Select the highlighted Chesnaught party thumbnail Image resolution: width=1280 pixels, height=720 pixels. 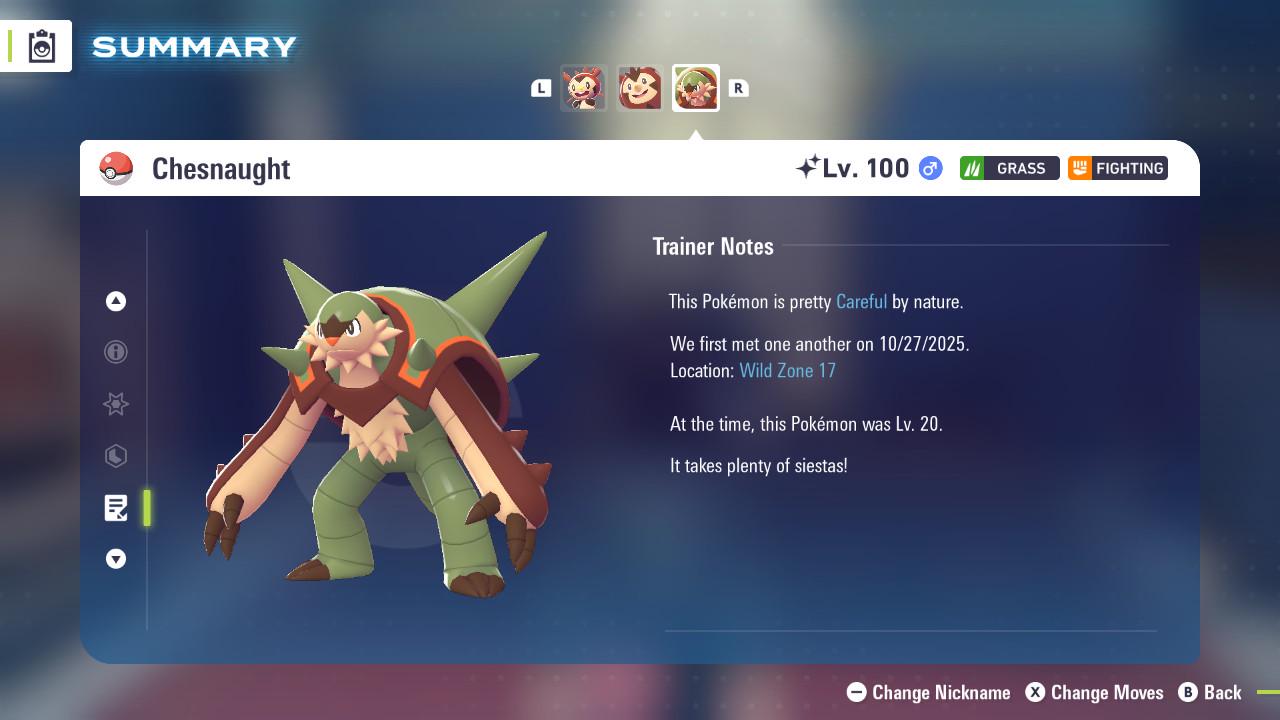click(696, 87)
